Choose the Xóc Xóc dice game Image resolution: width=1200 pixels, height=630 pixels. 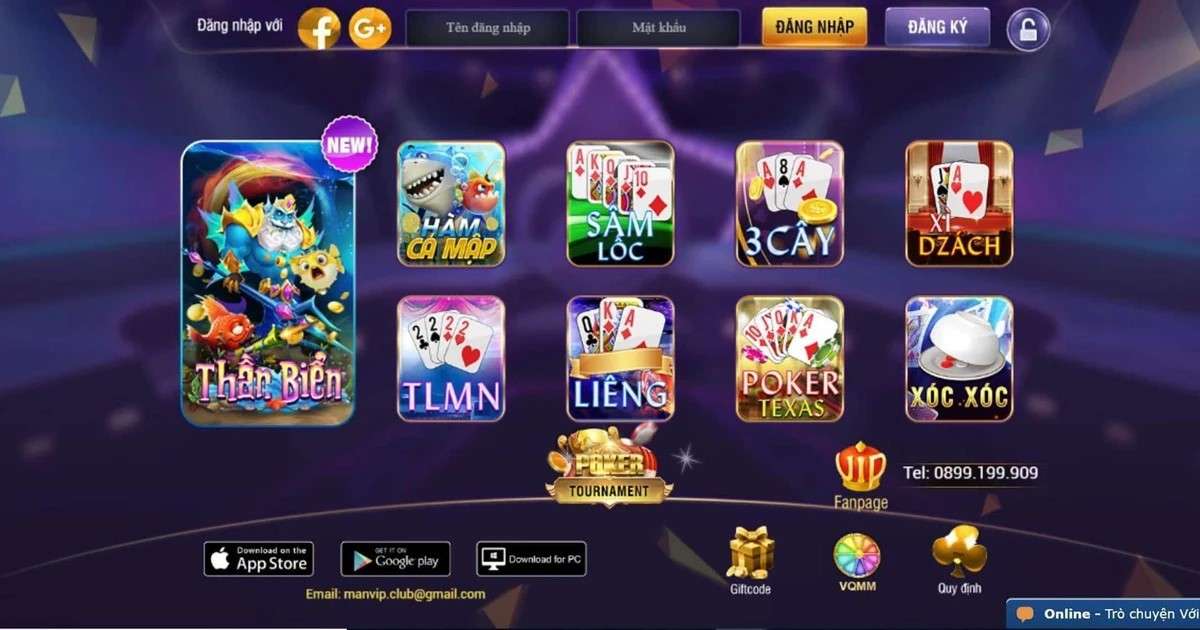pyautogui.click(x=959, y=358)
